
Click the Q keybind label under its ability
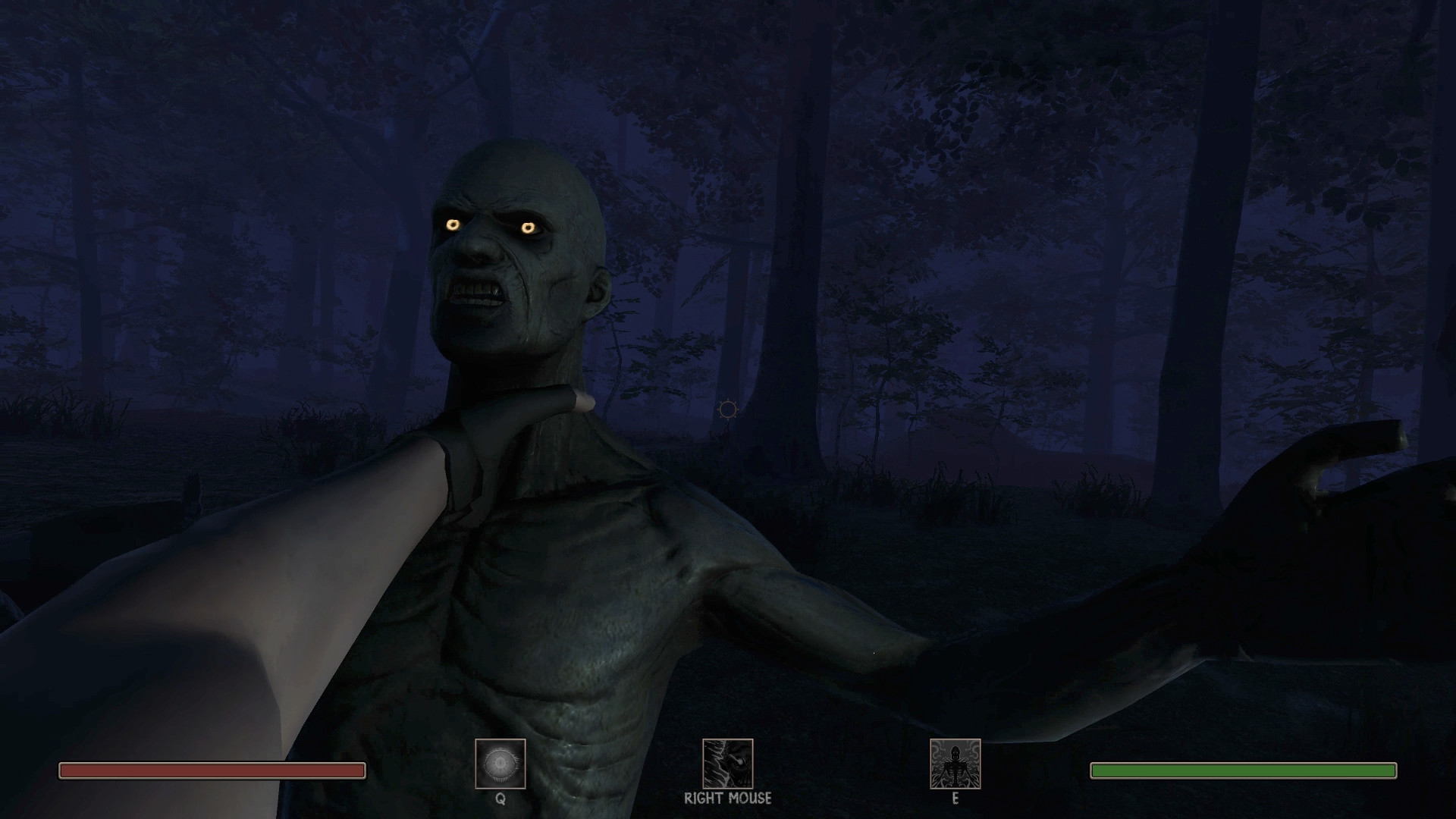[x=501, y=799]
